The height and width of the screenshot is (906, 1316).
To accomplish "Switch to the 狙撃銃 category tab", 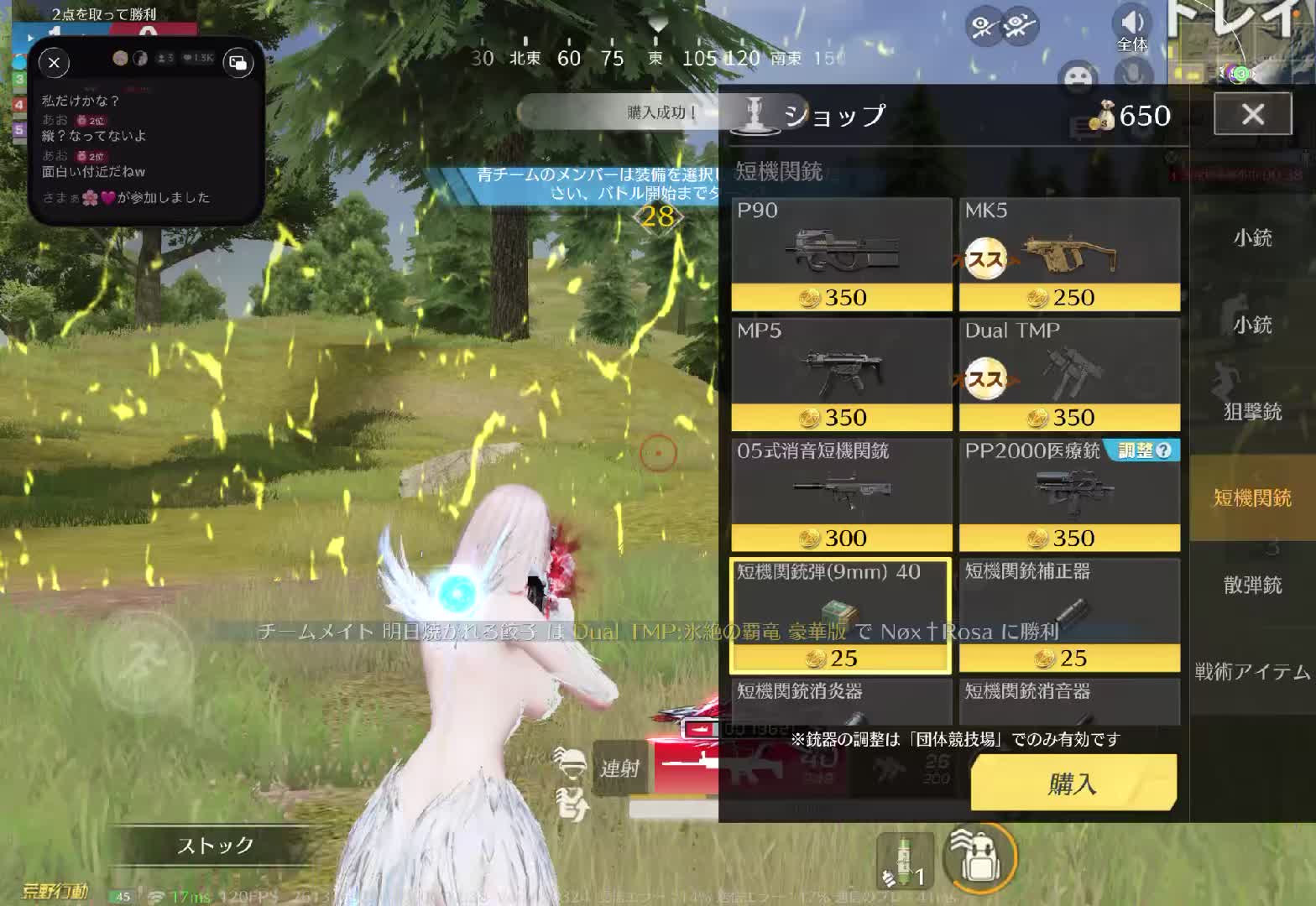I will (1252, 411).
